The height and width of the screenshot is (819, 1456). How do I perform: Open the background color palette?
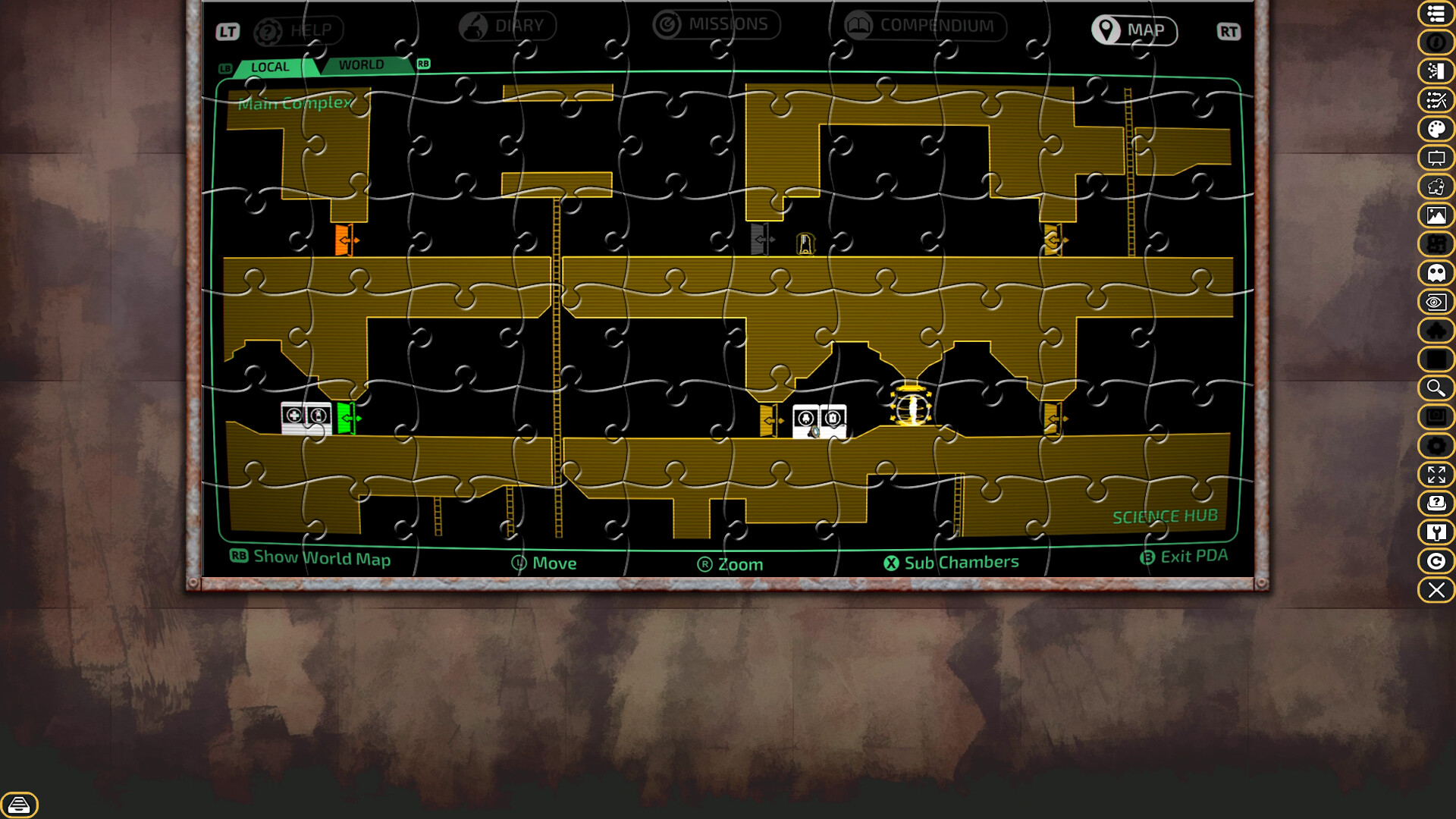[x=1436, y=129]
